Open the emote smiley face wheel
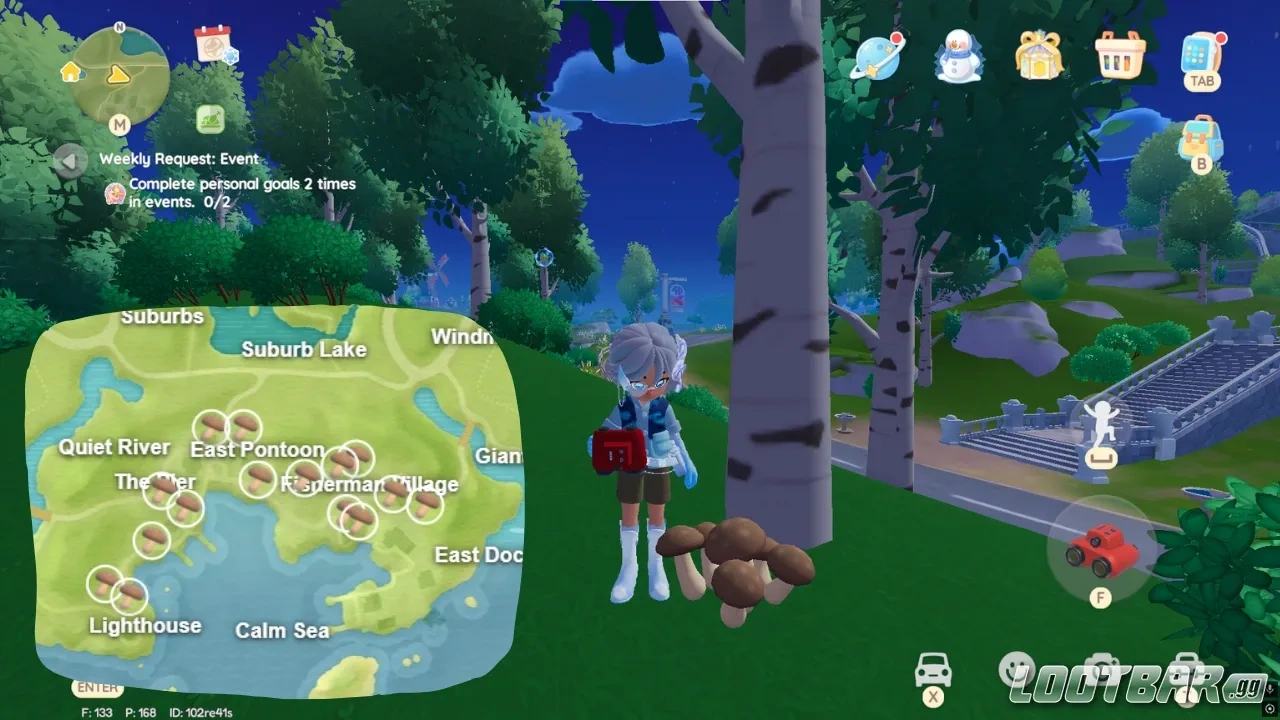The width and height of the screenshot is (1280, 720). pos(1016,668)
